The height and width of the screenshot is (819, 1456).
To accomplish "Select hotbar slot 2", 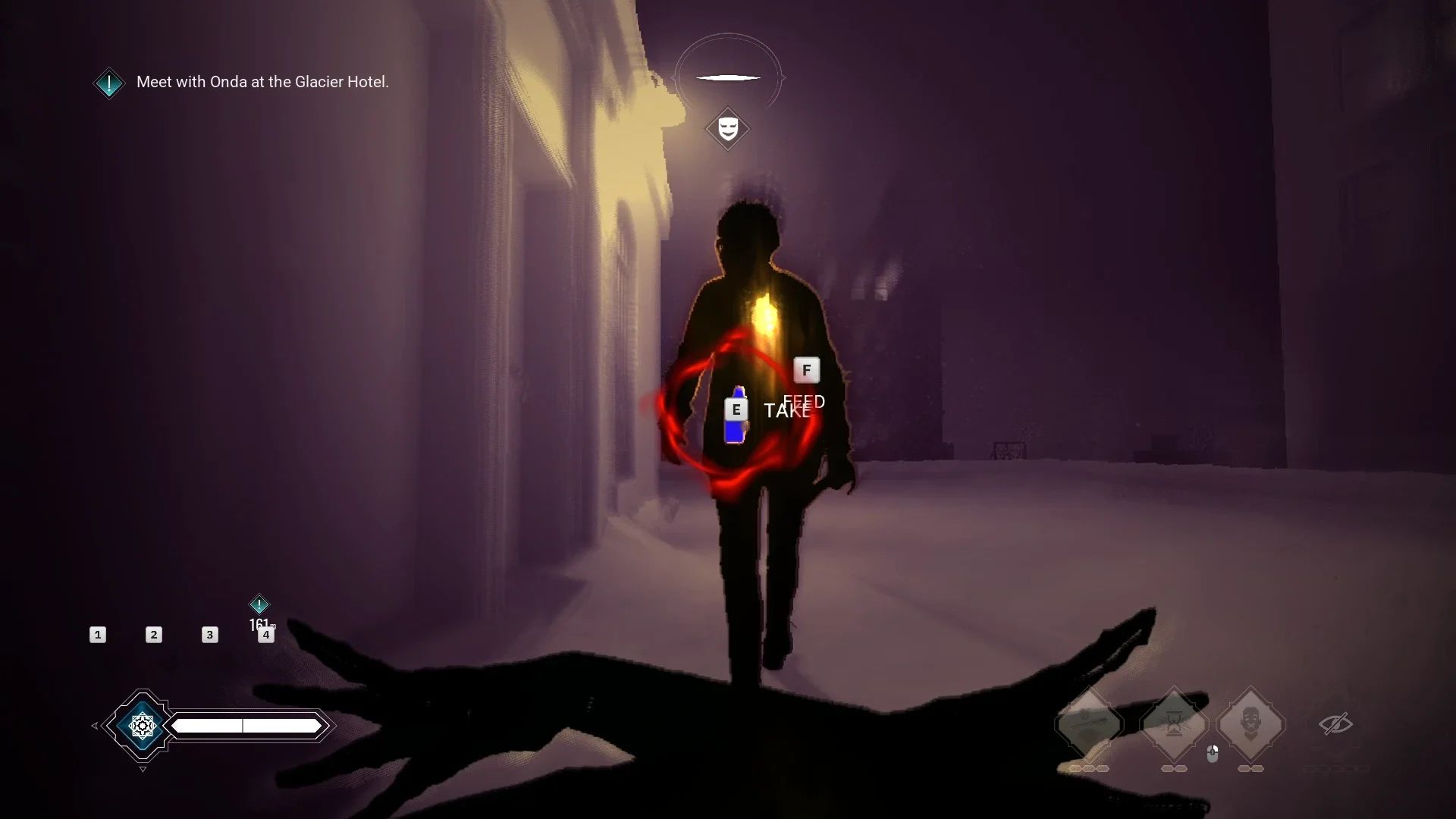I will [153, 635].
